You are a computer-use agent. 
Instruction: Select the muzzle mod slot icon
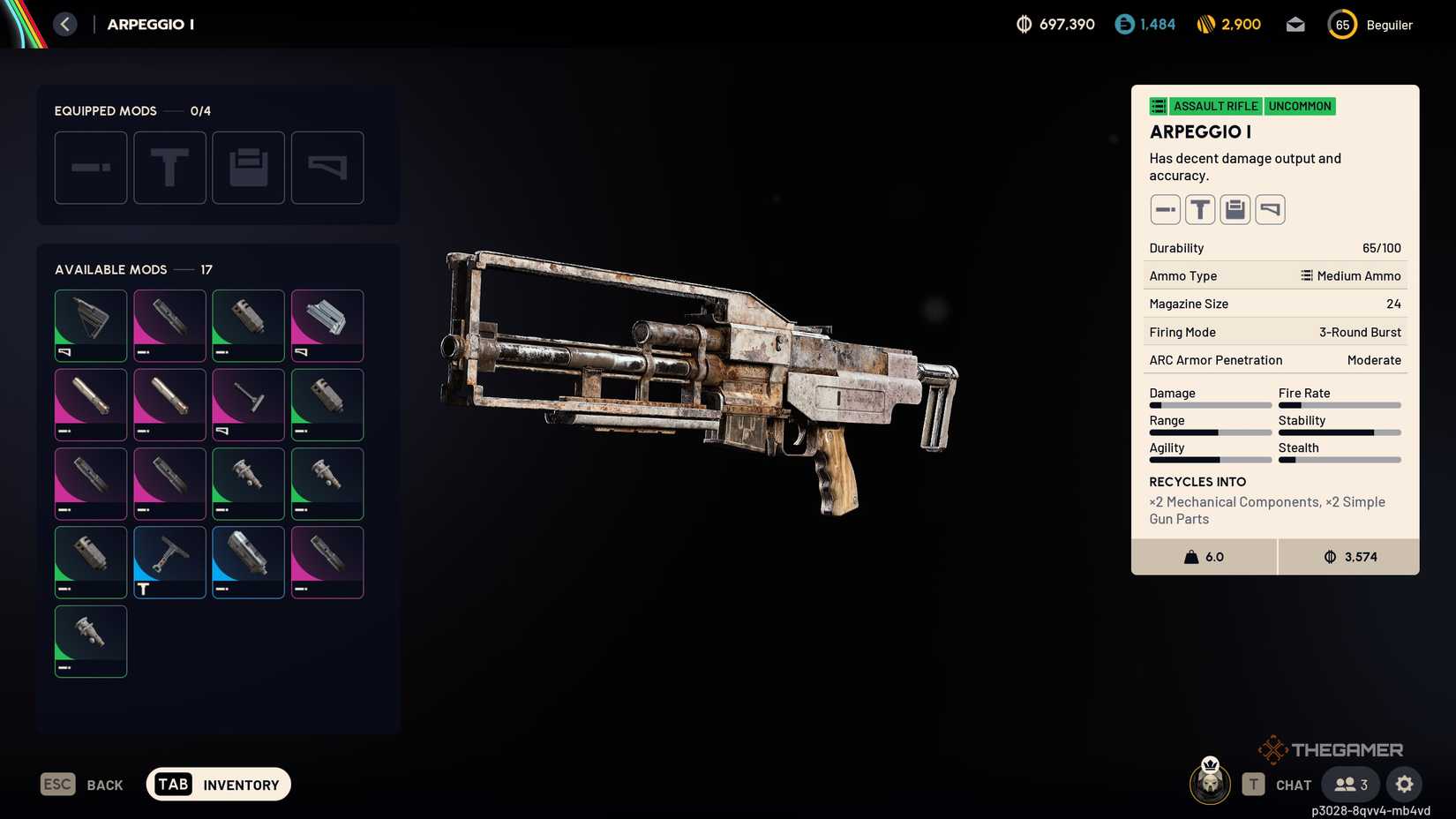[91, 168]
